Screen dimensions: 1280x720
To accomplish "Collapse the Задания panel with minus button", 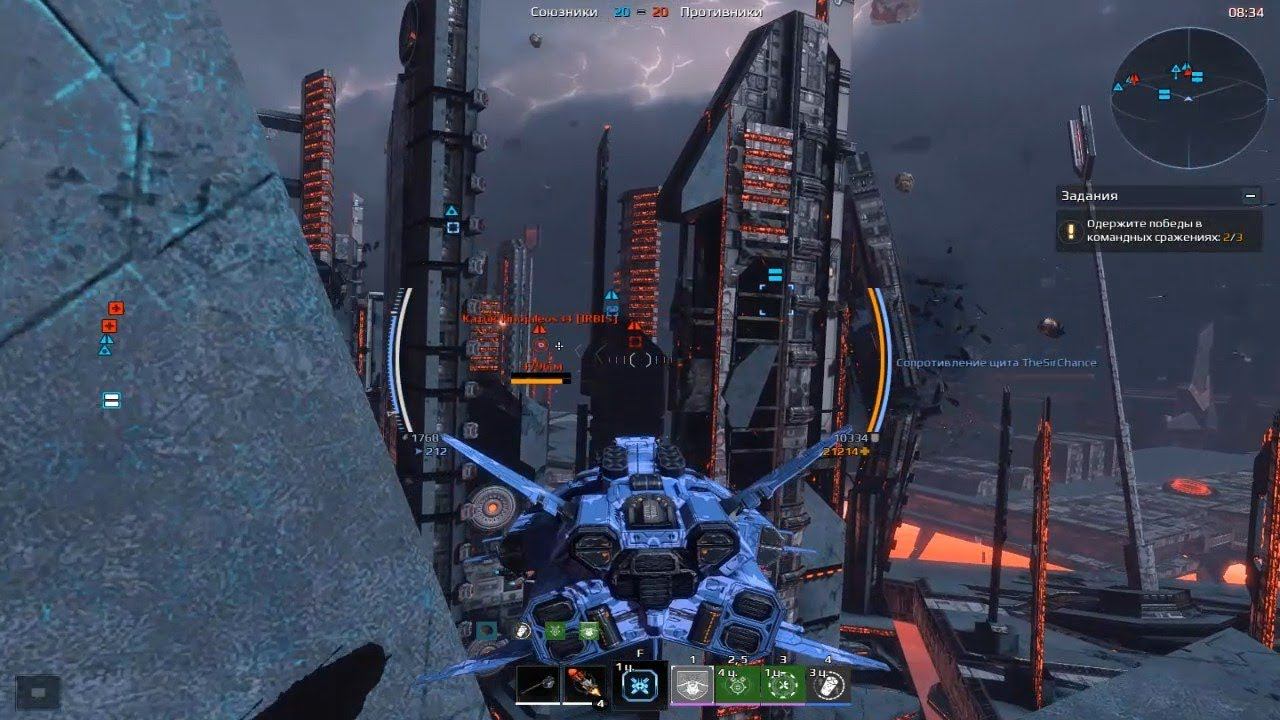I will click(x=1250, y=196).
